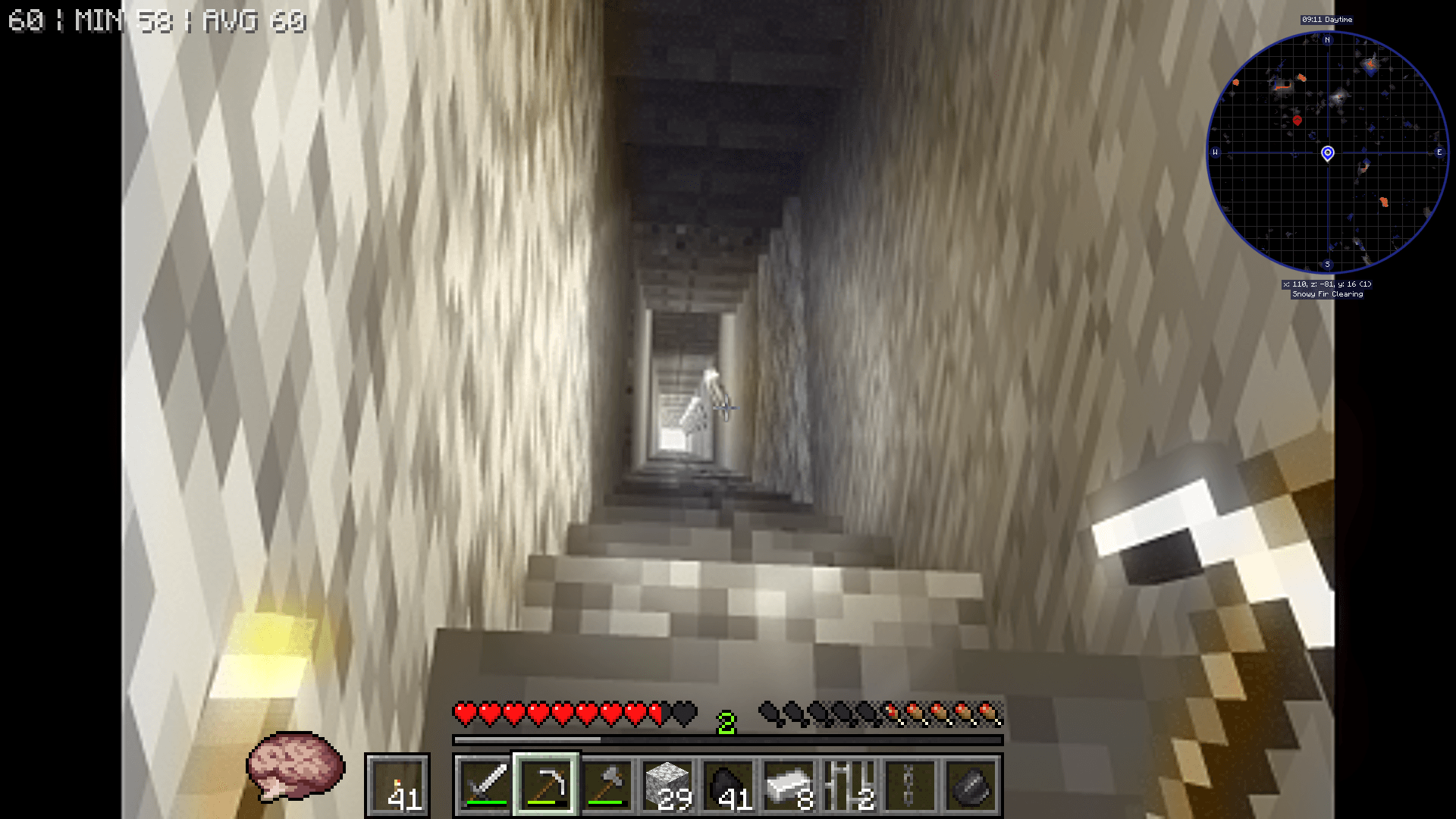Click the red waypoint marker on the minimap
Viewport: 1456px width, 819px height.
coord(1298,118)
